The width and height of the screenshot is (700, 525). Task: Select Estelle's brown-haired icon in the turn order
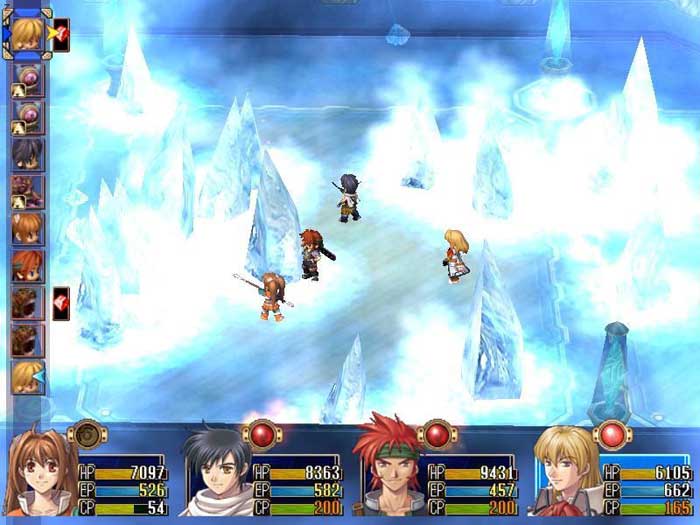(x=27, y=229)
